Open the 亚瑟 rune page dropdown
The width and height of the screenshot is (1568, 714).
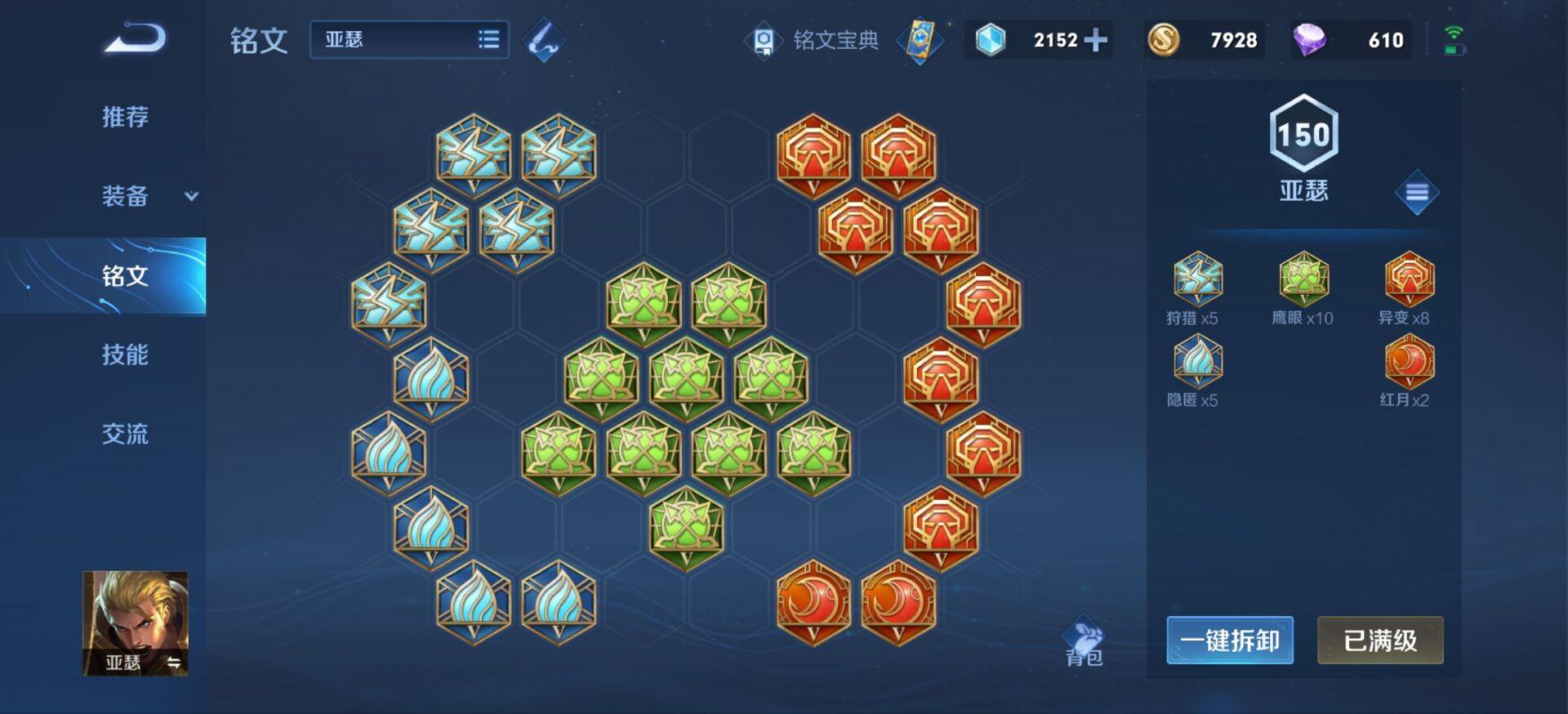point(409,39)
